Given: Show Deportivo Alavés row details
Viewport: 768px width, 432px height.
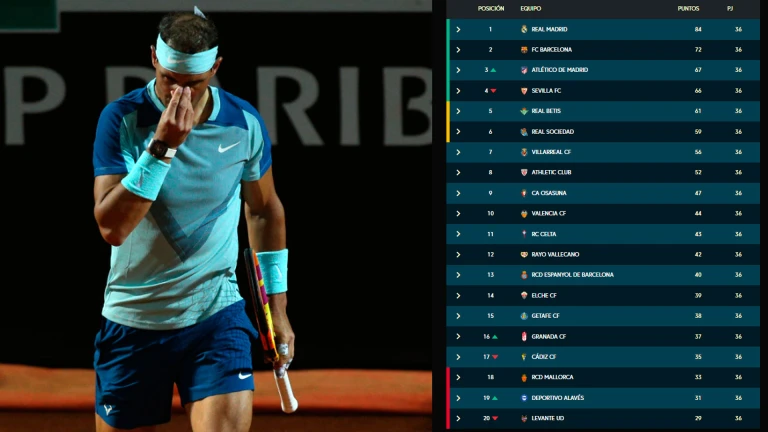Looking at the screenshot, I should [x=458, y=398].
